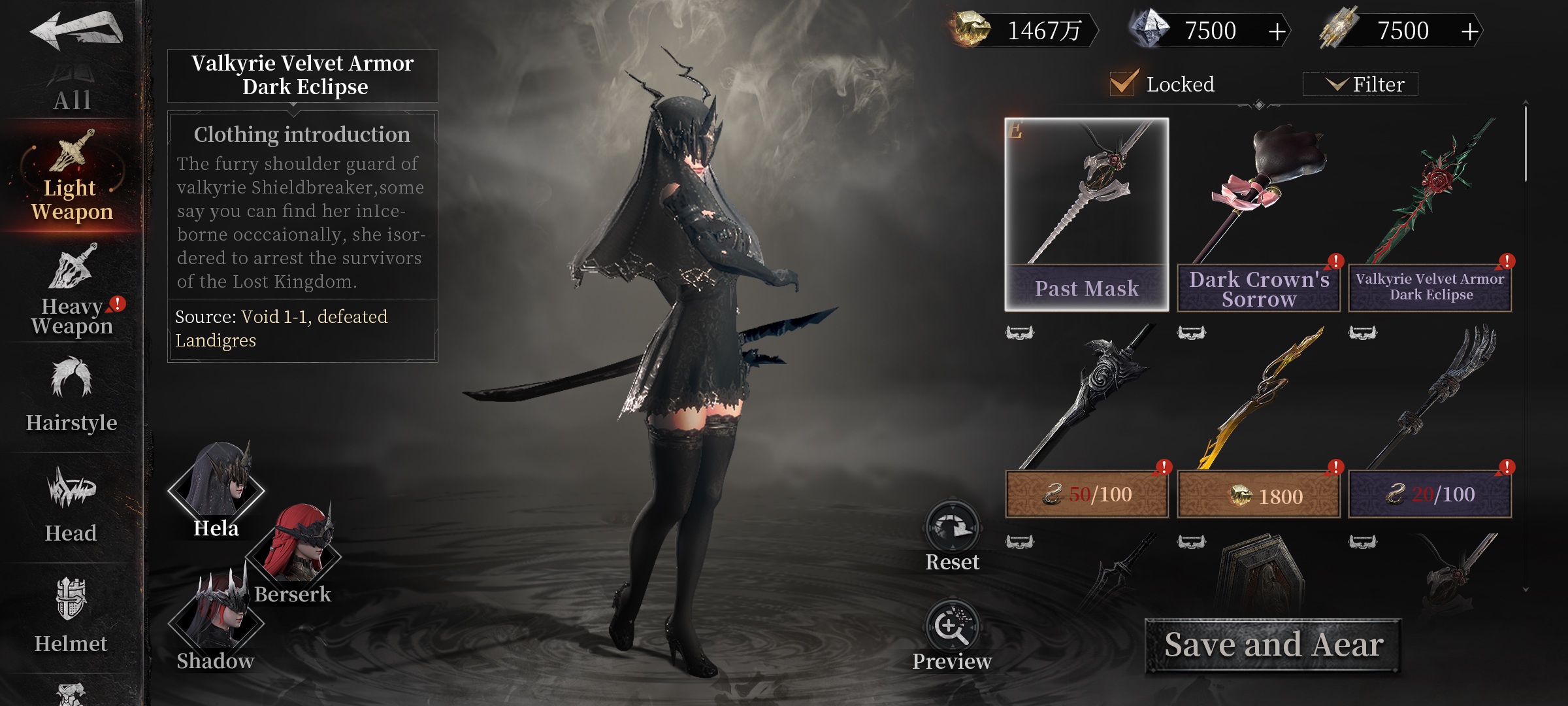Open the Heavy Weapon category
The image size is (1568, 706).
point(72,291)
